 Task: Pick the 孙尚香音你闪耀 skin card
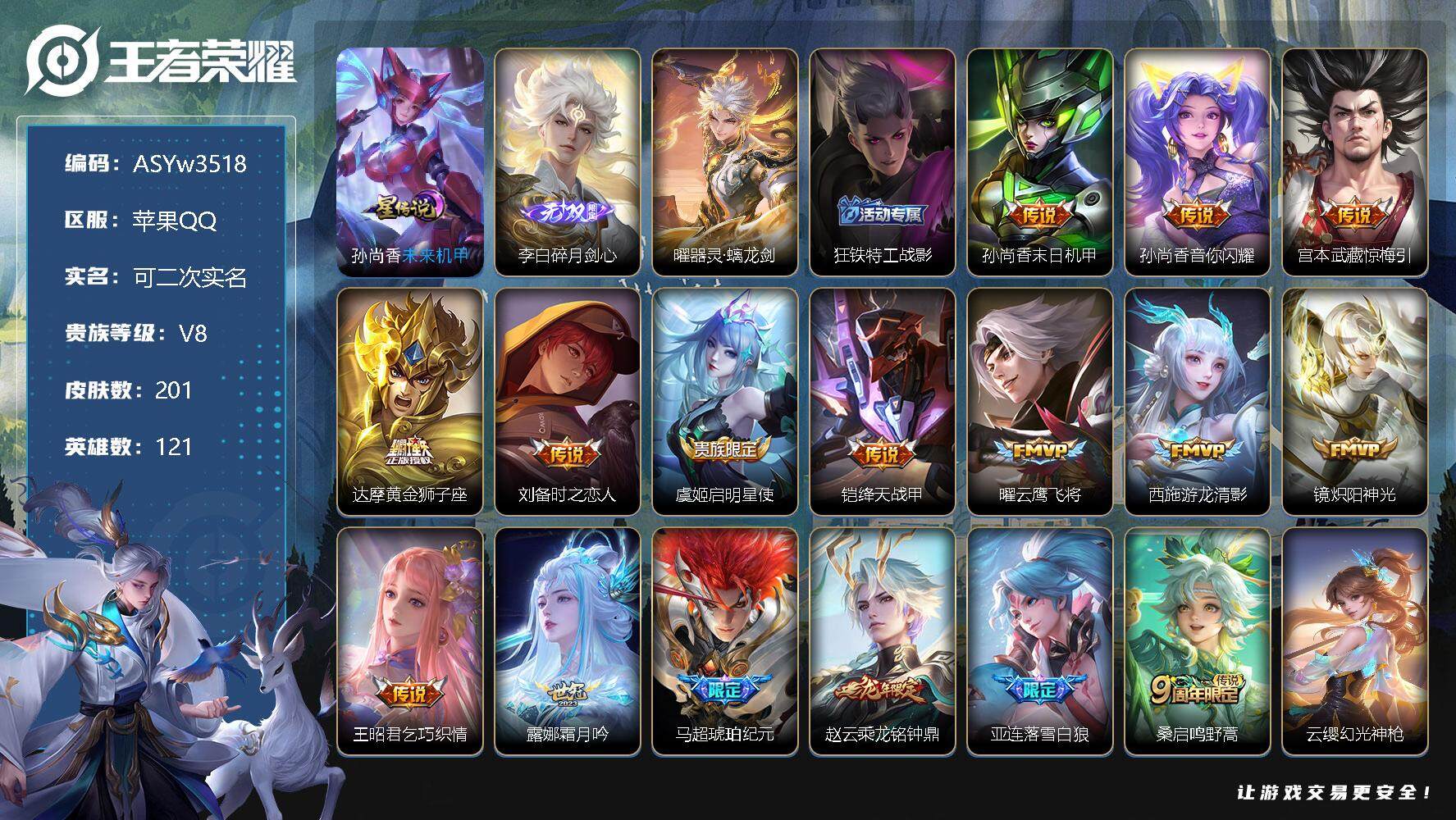pyautogui.click(x=1198, y=162)
